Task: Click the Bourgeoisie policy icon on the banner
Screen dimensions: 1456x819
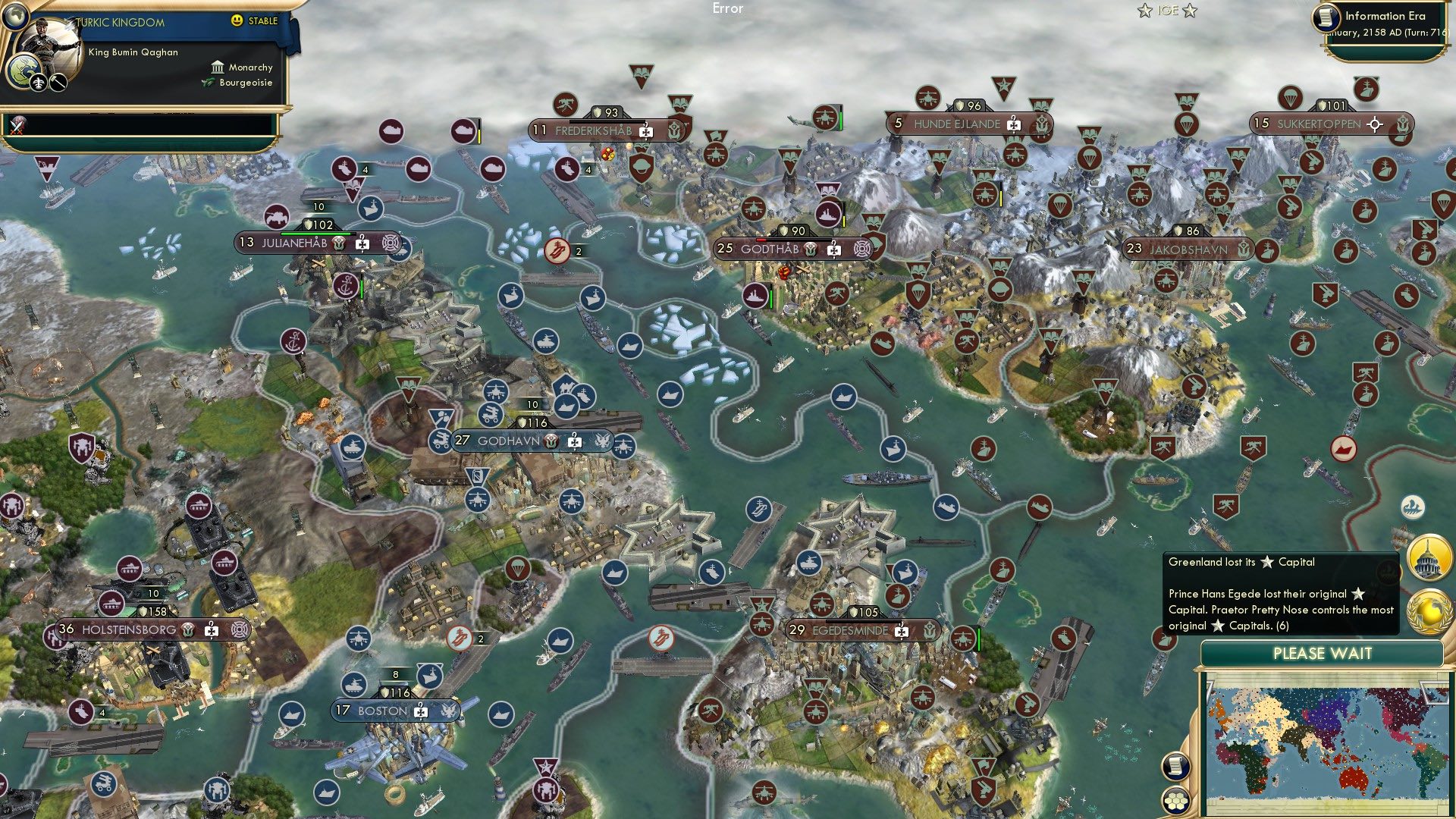Action: point(205,83)
